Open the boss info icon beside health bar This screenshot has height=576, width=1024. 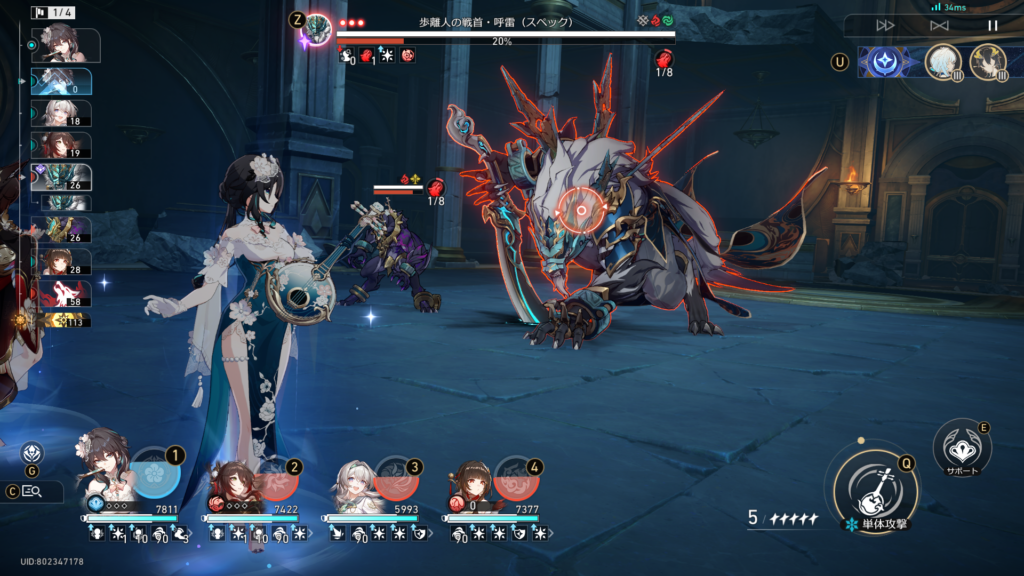pos(318,28)
